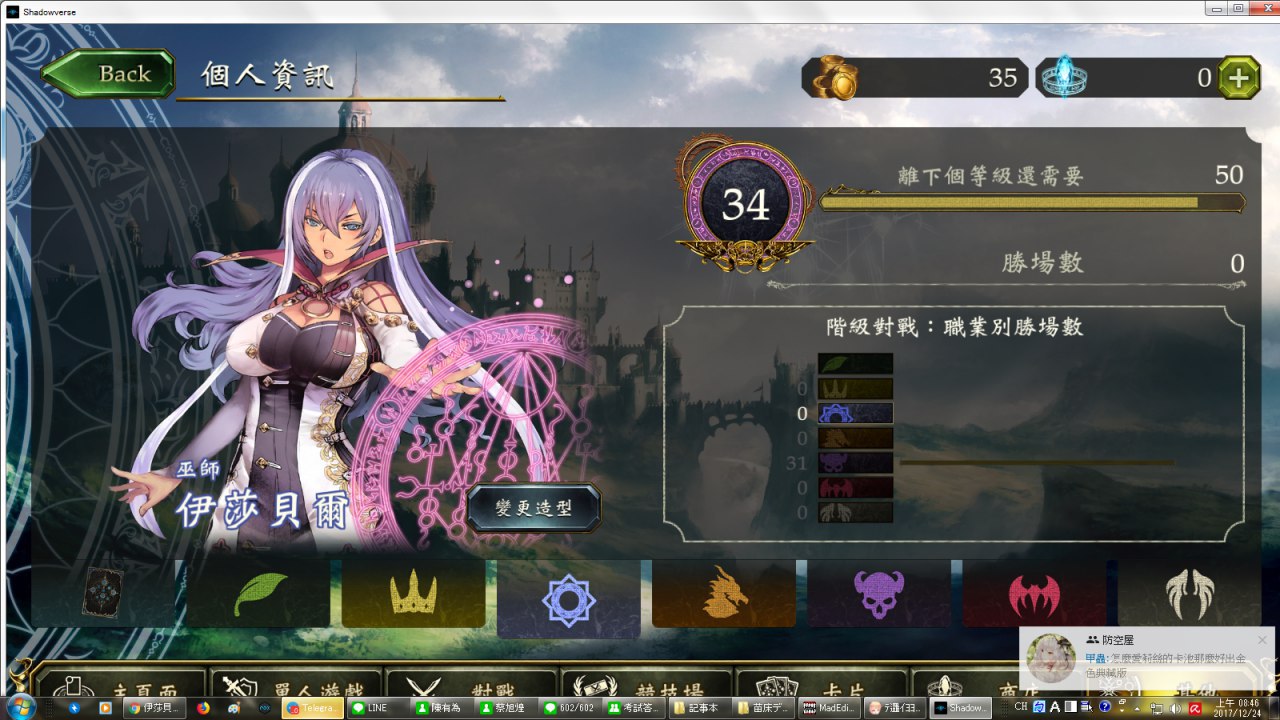
Task: Switch to the orange dragon Dragoncraft tab
Action: click(724, 593)
